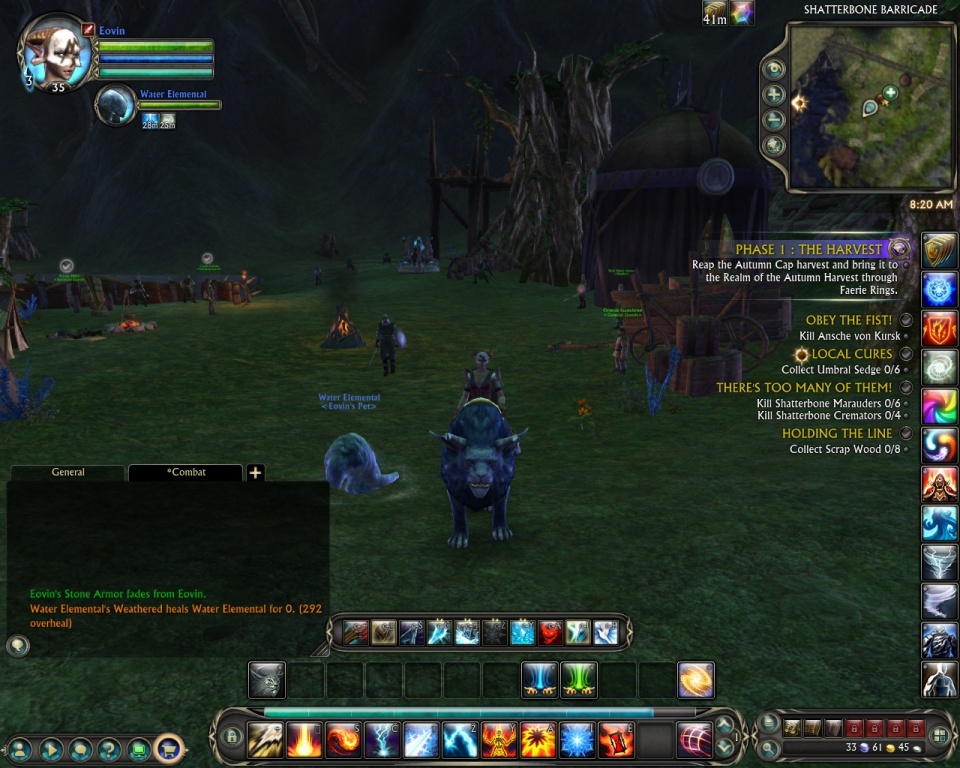Open There's Too Many of Them! quest

[804, 387]
